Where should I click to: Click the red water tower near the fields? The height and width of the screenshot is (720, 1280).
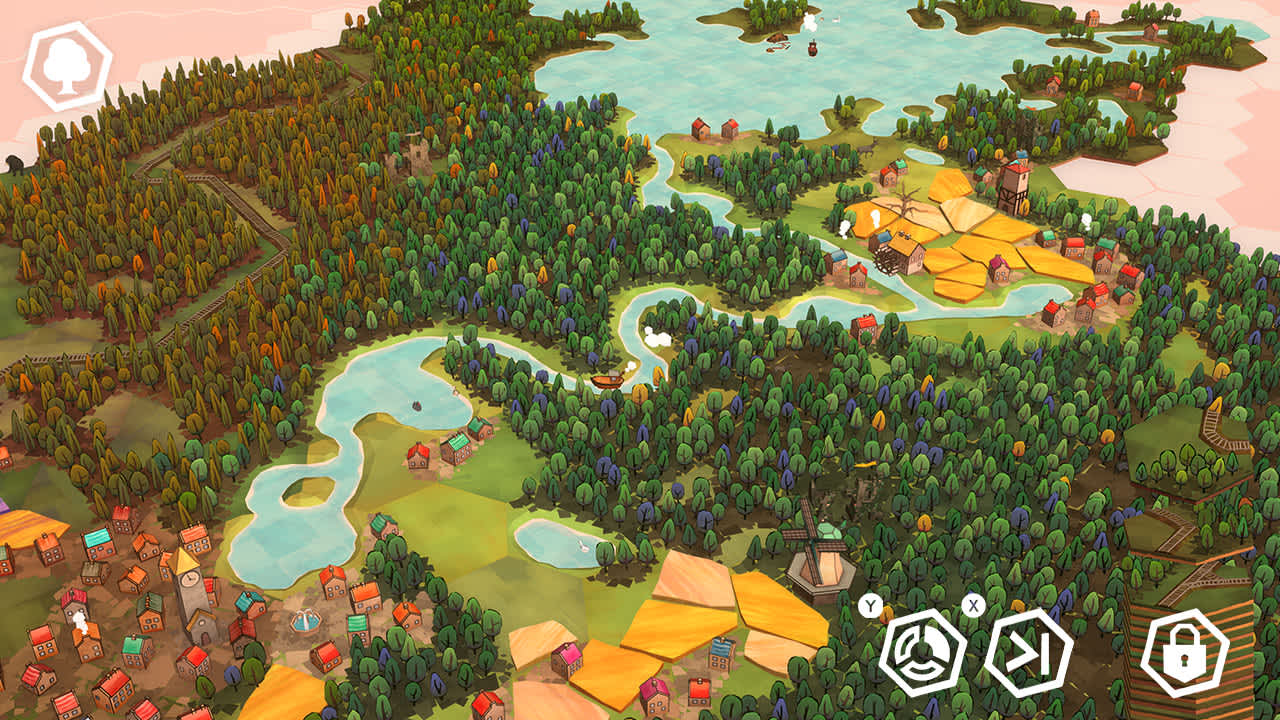1013,185
